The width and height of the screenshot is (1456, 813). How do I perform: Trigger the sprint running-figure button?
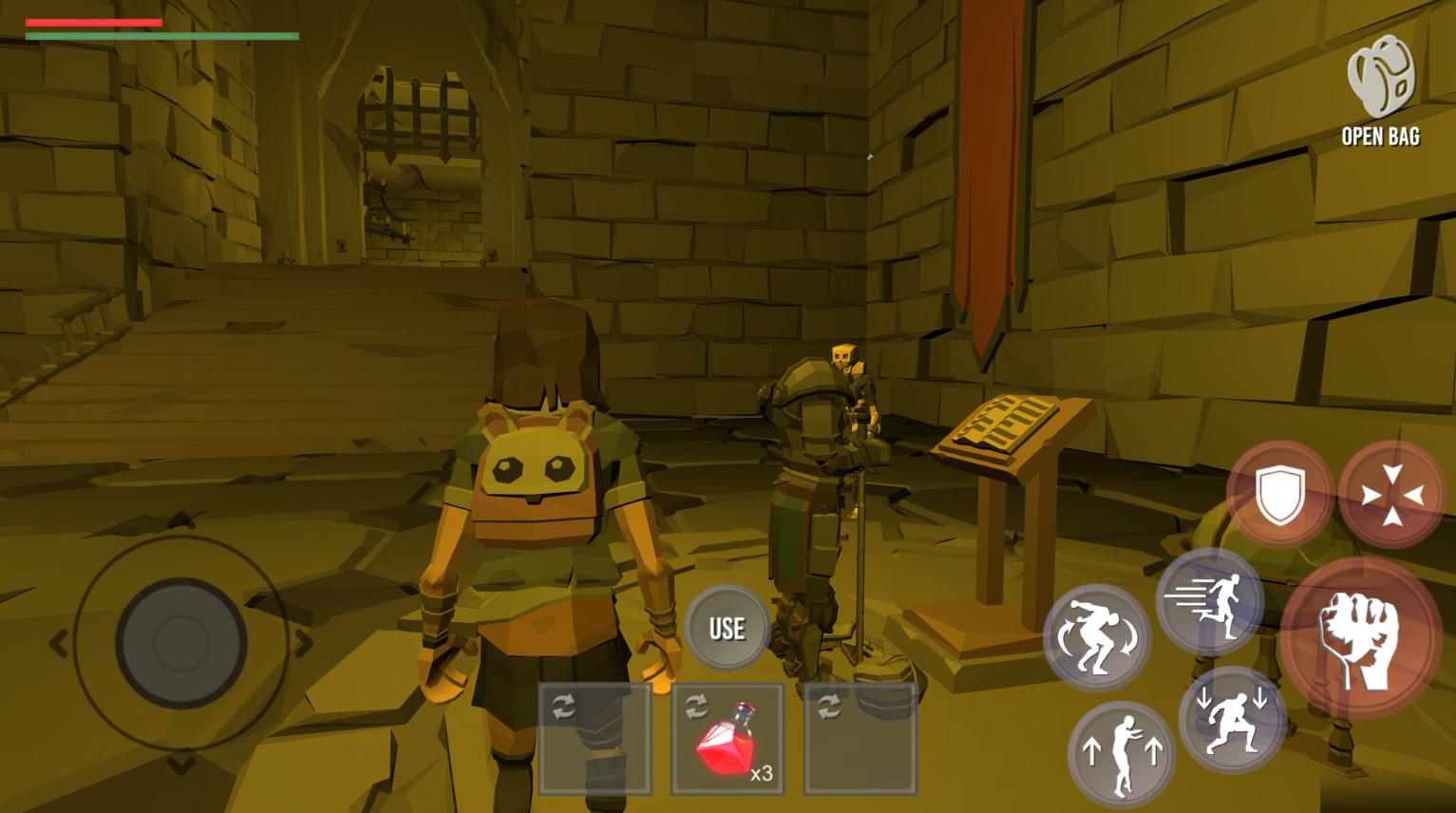[1209, 601]
